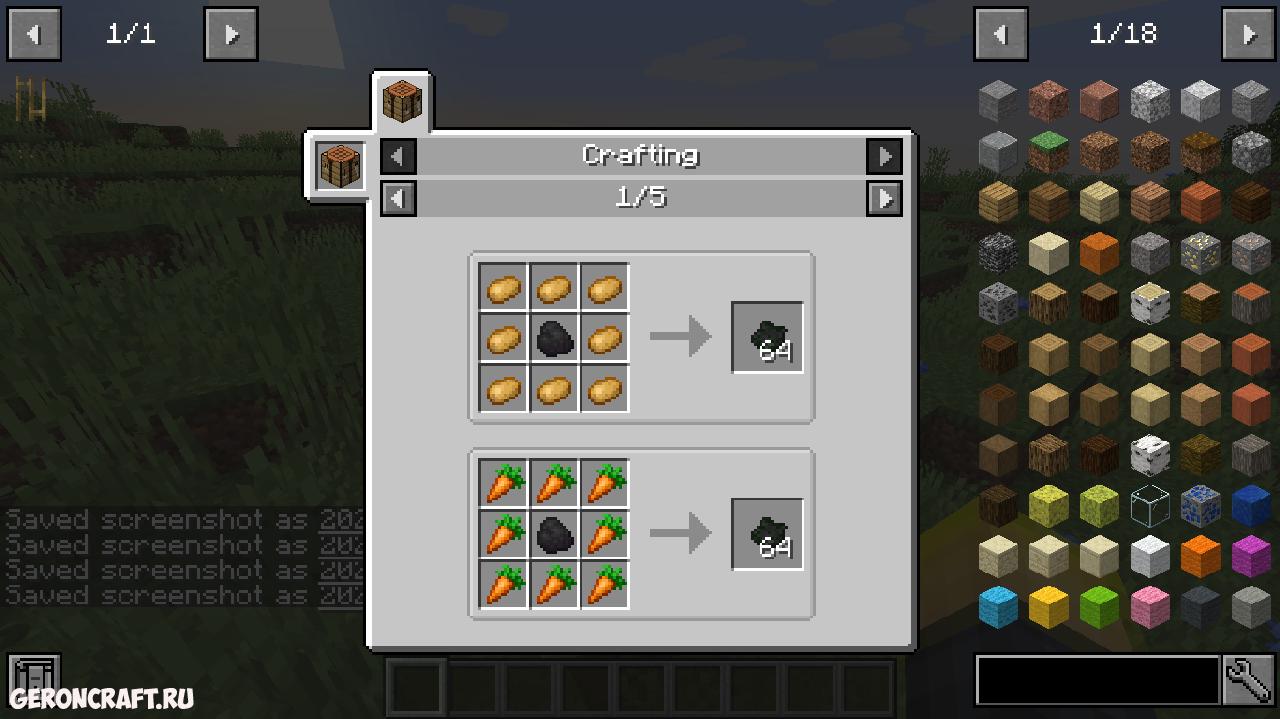This screenshot has height=719, width=1280.
Task: Go back one recipe page from 1/5
Action: [x=399, y=198]
